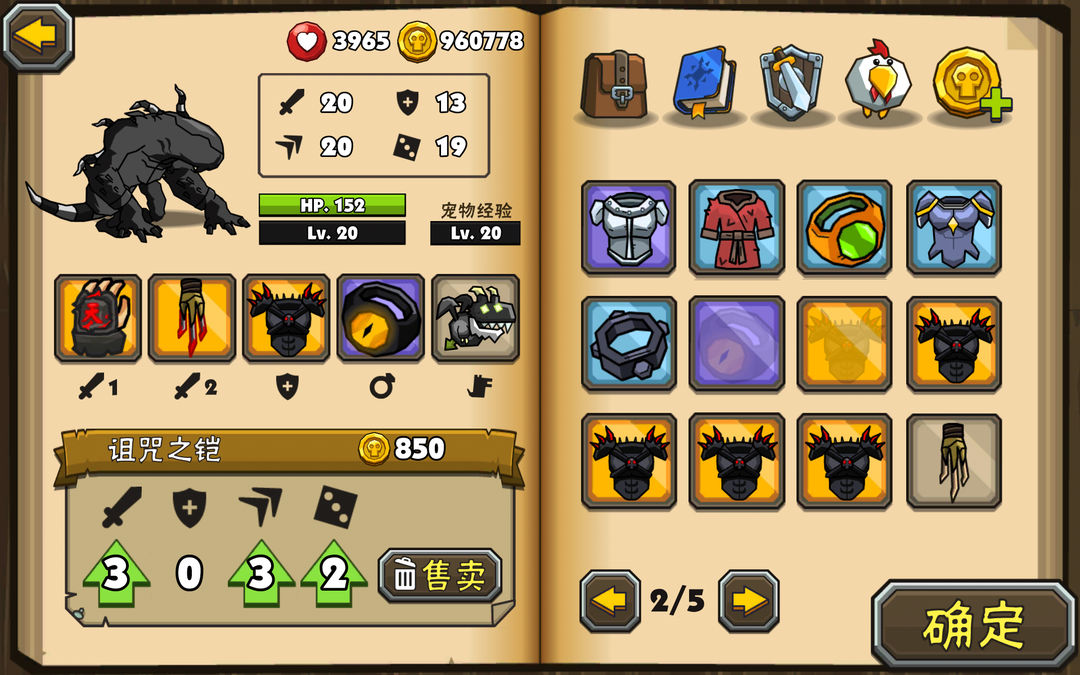Choose the orange ring with green gem
The width and height of the screenshot is (1080, 675).
tap(844, 227)
